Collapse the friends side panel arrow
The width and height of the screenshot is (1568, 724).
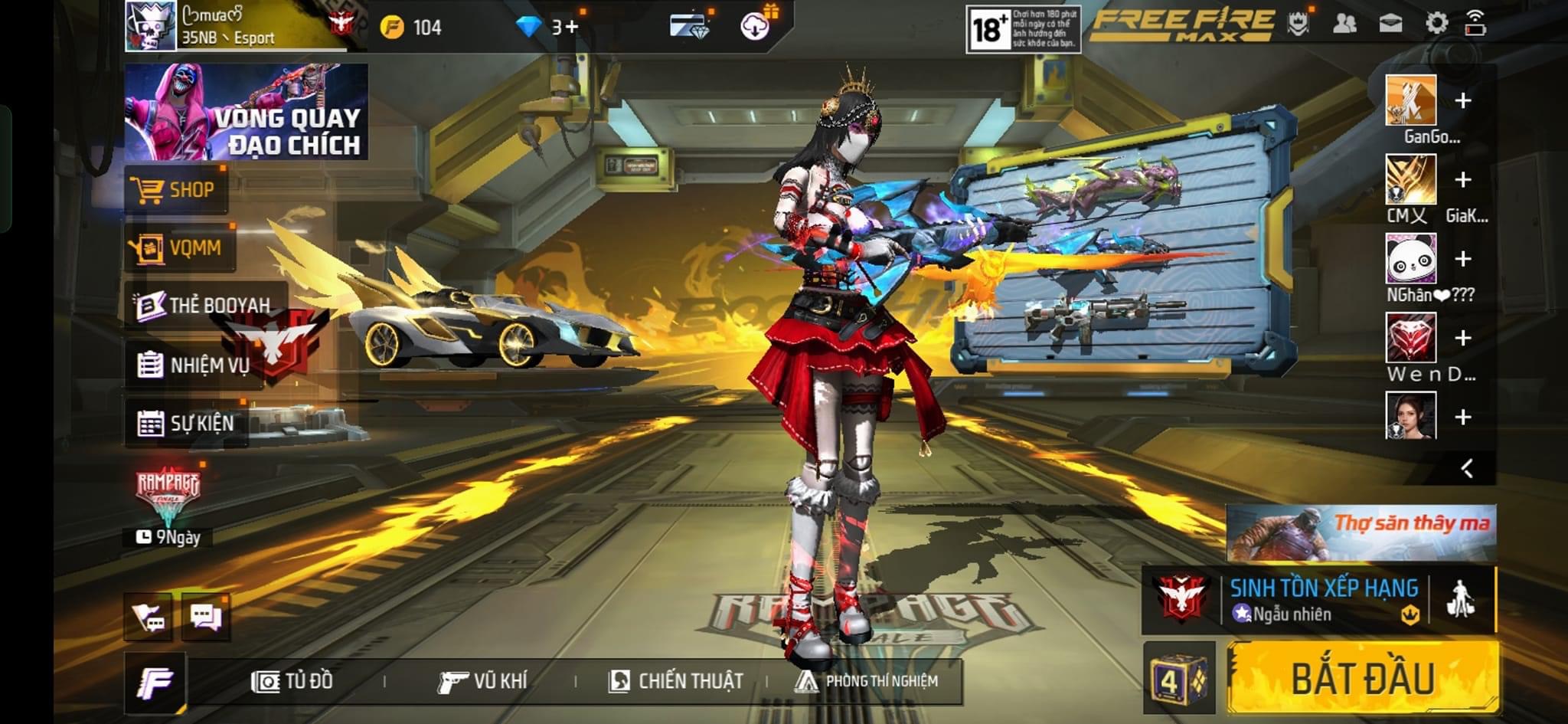pos(1467,468)
